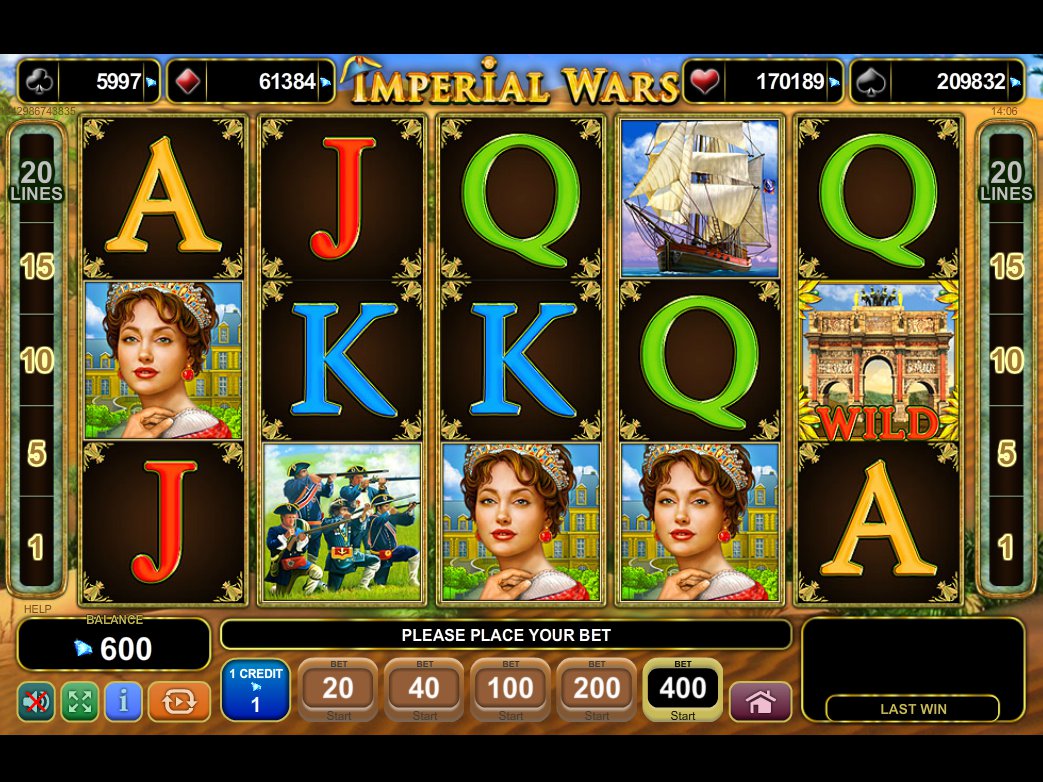The height and width of the screenshot is (782, 1043).
Task: Return to lobby via the home button
Action: click(760, 702)
